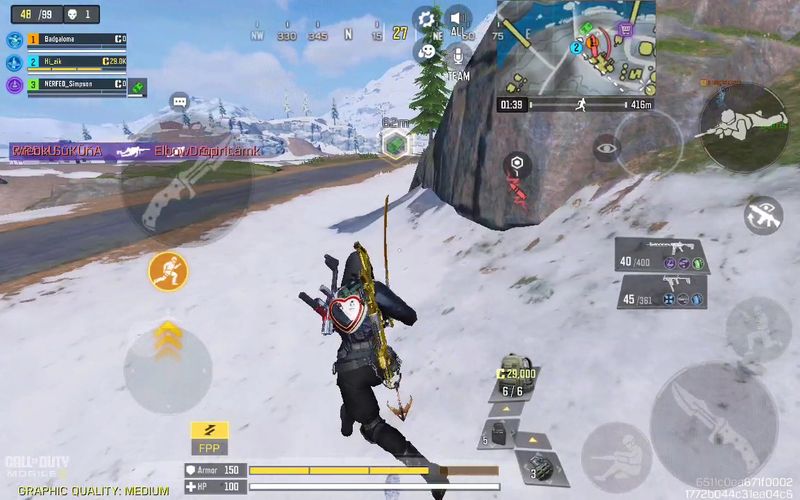The height and width of the screenshot is (500, 800).
Task: Select the weapon with 40/400 ammo
Action: point(661,255)
